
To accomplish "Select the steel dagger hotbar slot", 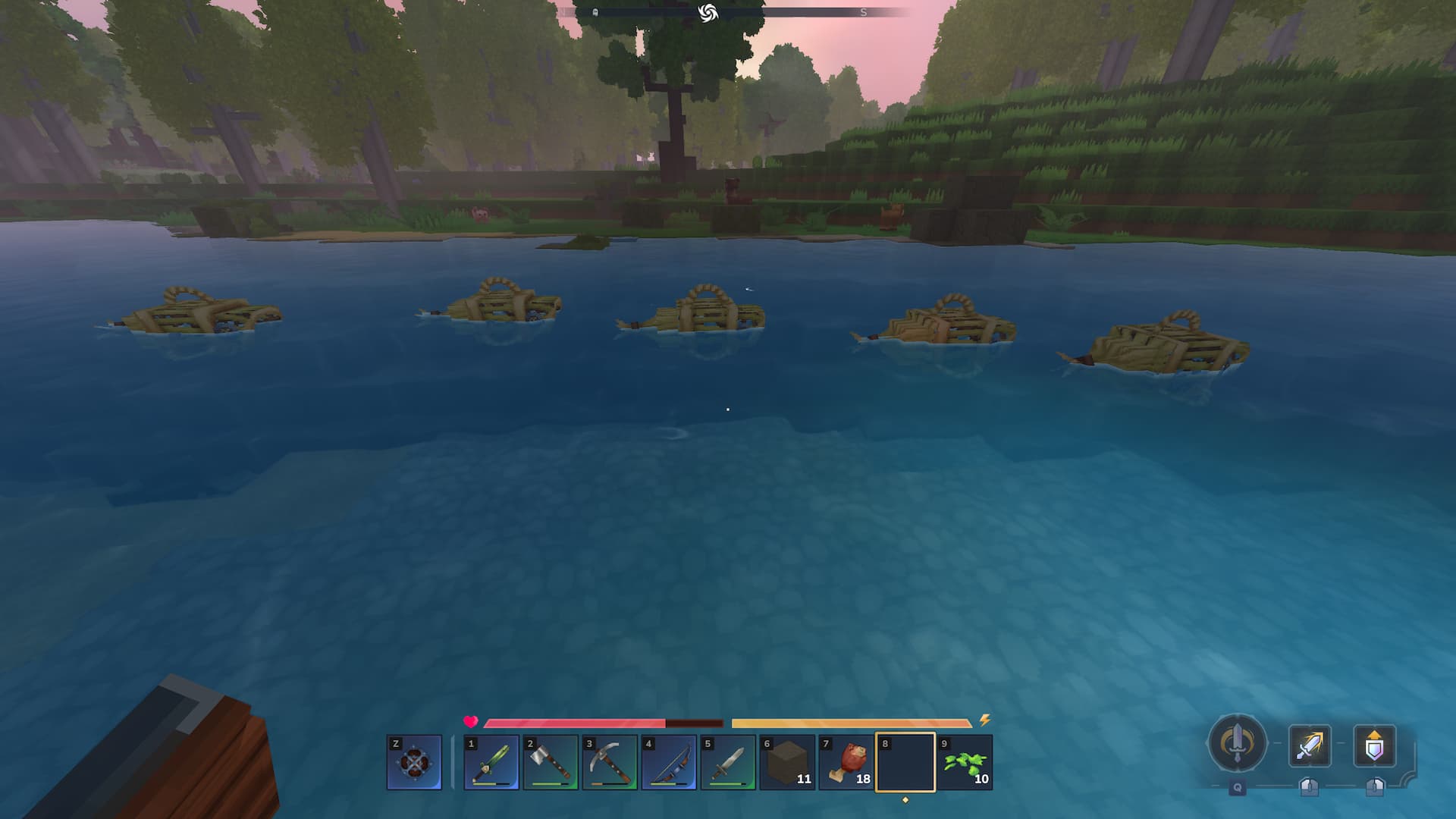I will click(728, 762).
